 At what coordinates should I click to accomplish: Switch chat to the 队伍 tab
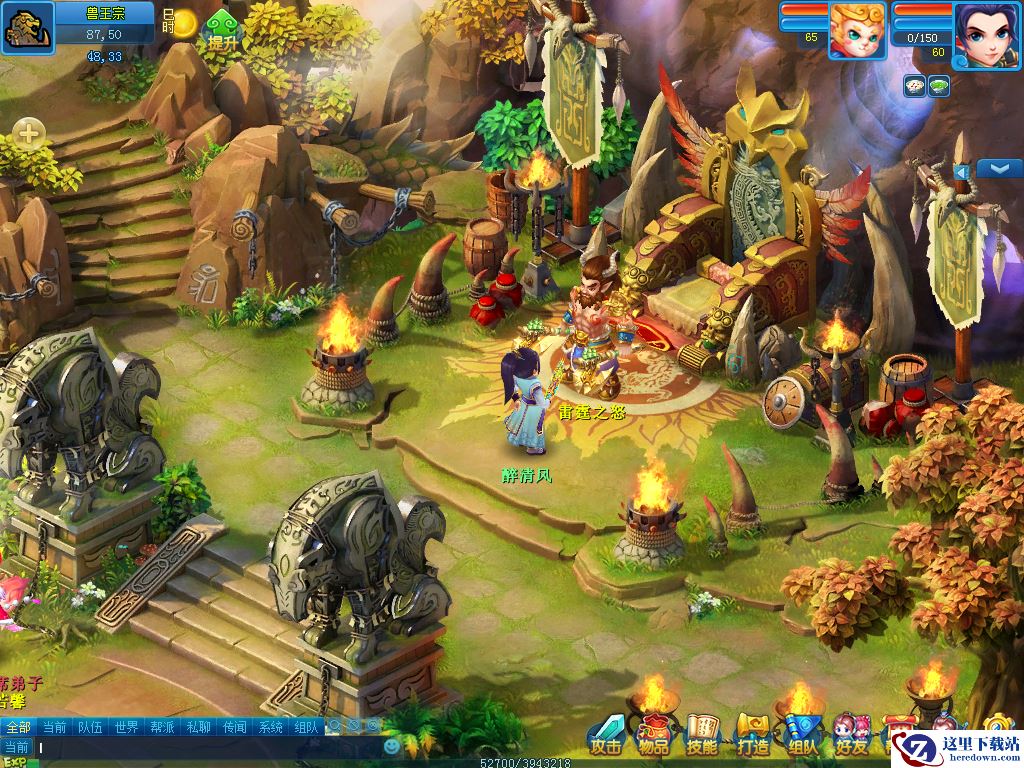(90, 727)
